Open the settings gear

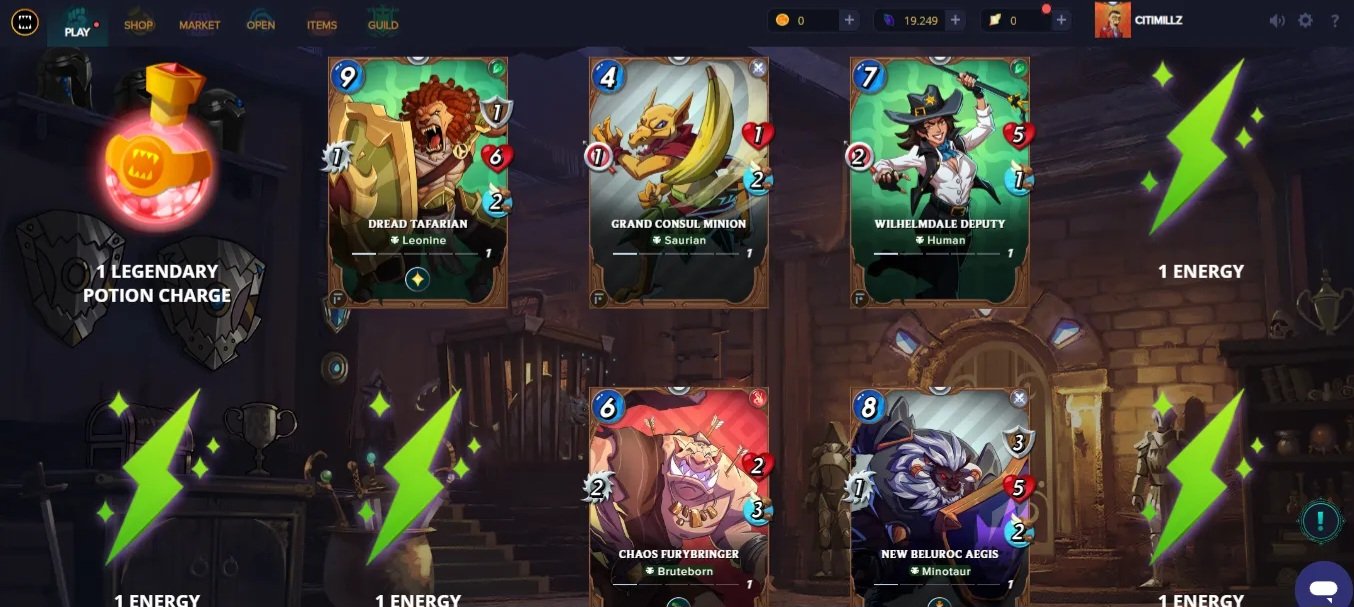(1305, 21)
